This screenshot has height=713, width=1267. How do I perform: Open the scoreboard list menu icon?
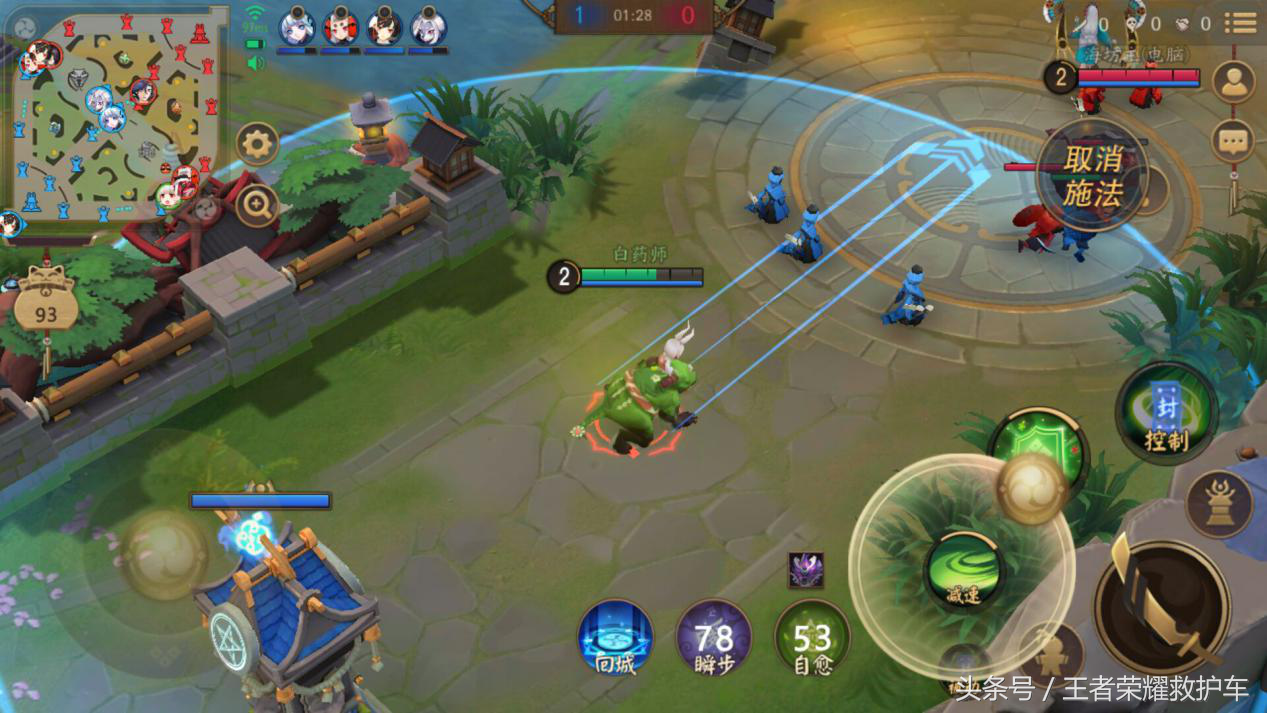1240,23
